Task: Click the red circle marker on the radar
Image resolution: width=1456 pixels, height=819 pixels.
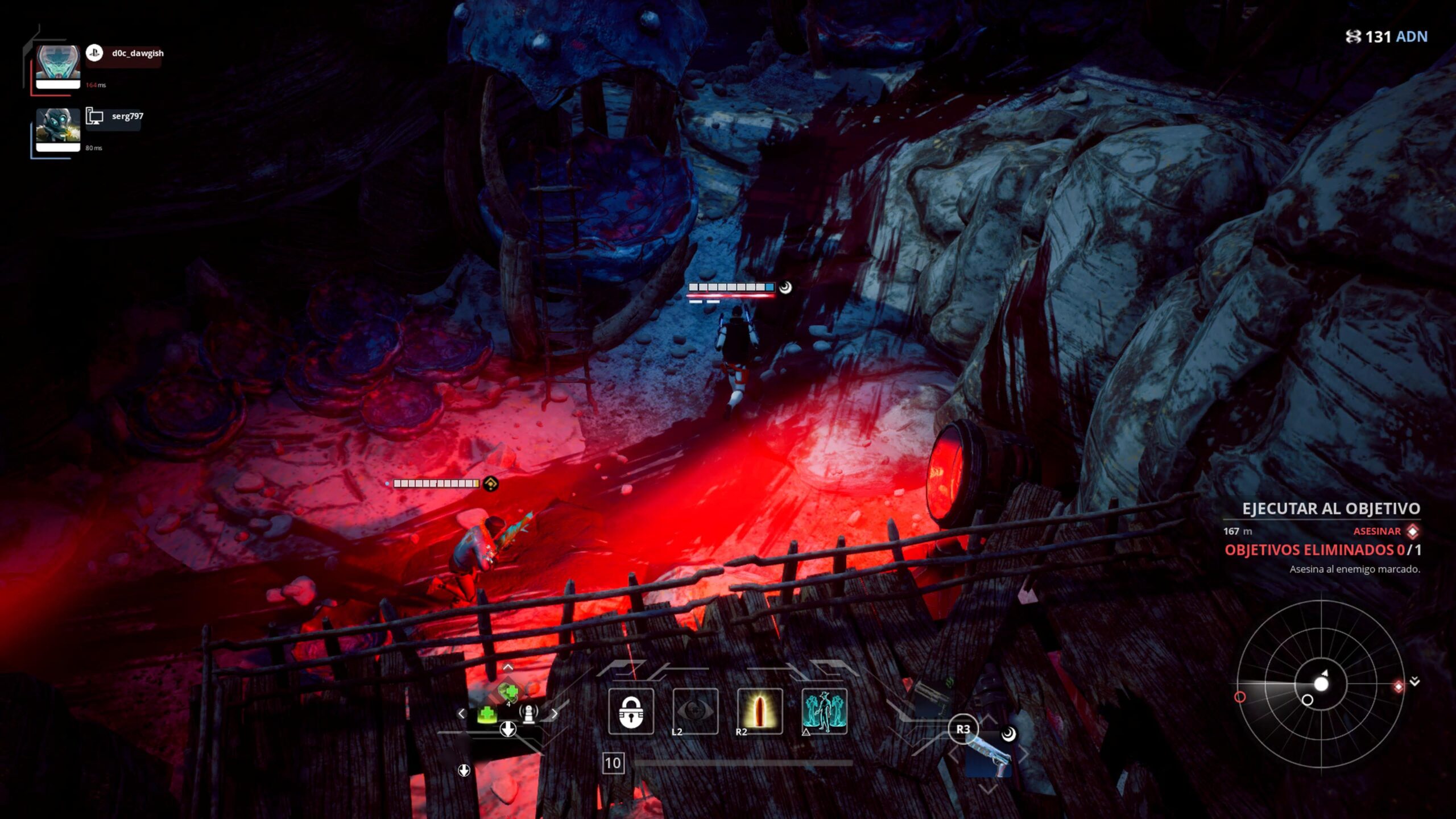Action: tap(1240, 697)
